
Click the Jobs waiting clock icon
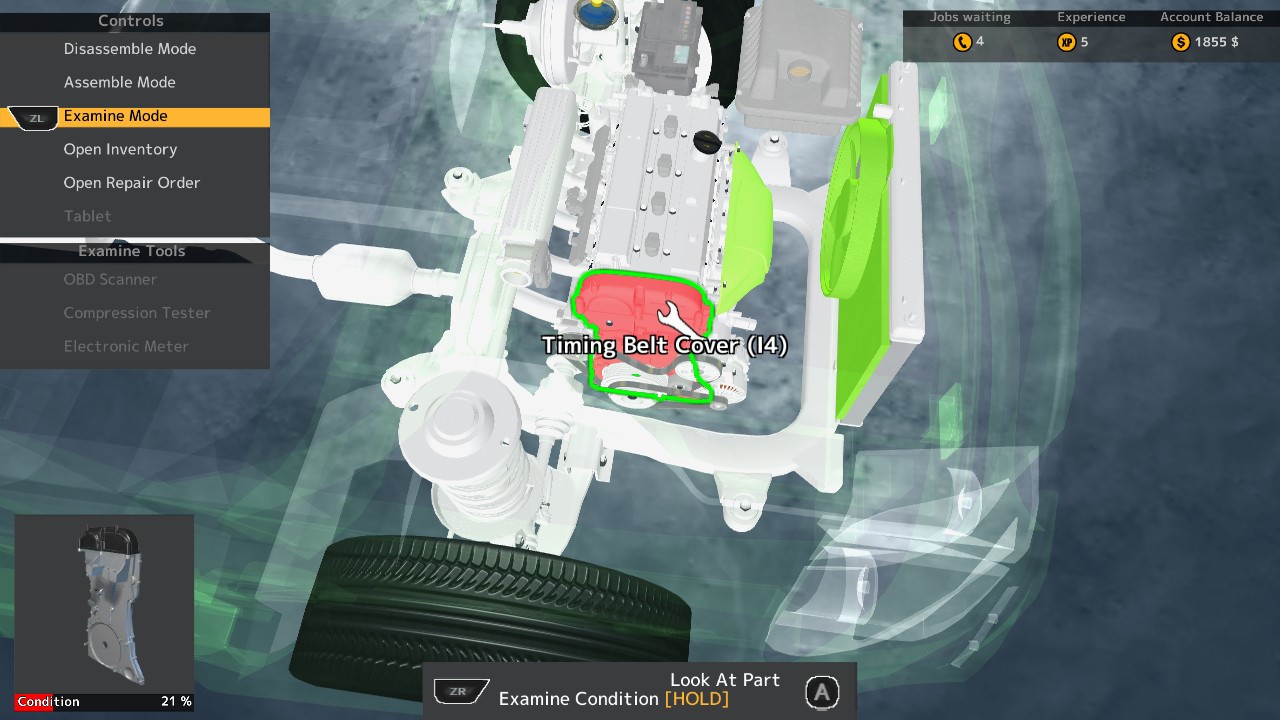[x=961, y=42]
